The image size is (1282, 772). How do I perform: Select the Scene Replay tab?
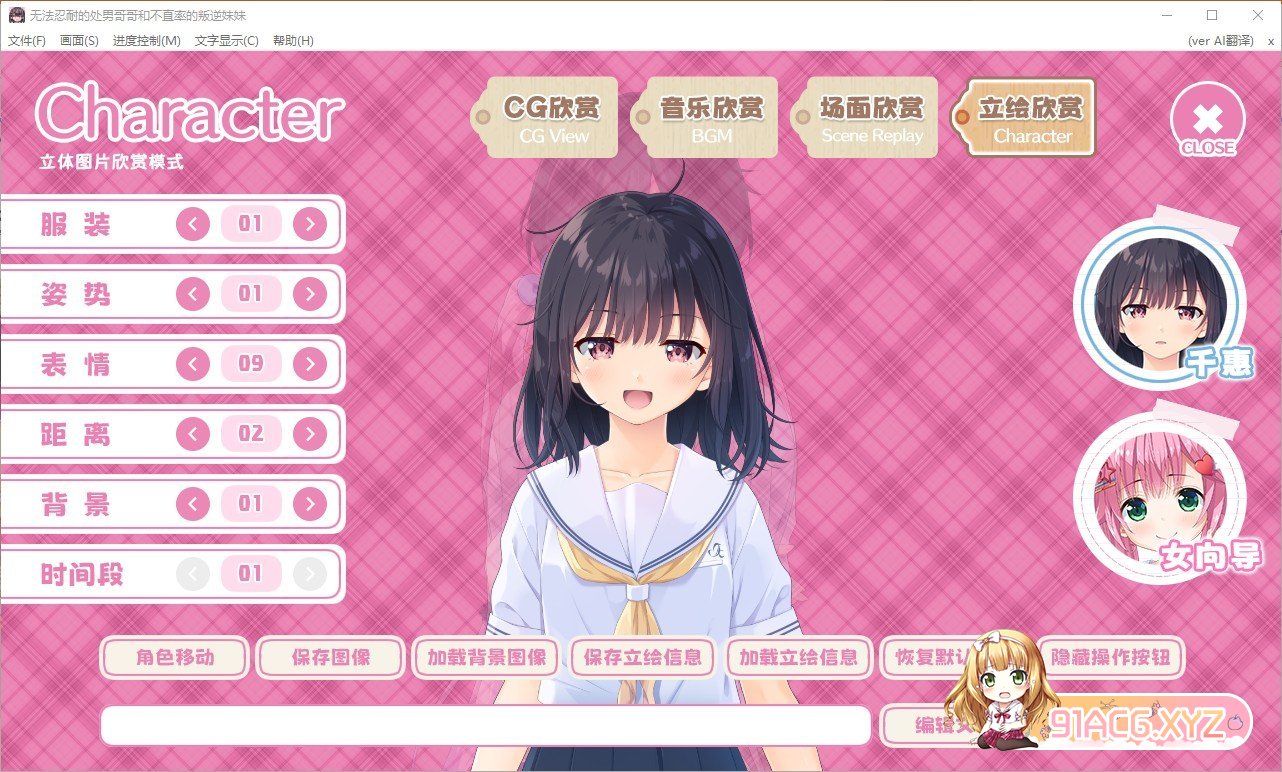pyautogui.click(x=871, y=118)
